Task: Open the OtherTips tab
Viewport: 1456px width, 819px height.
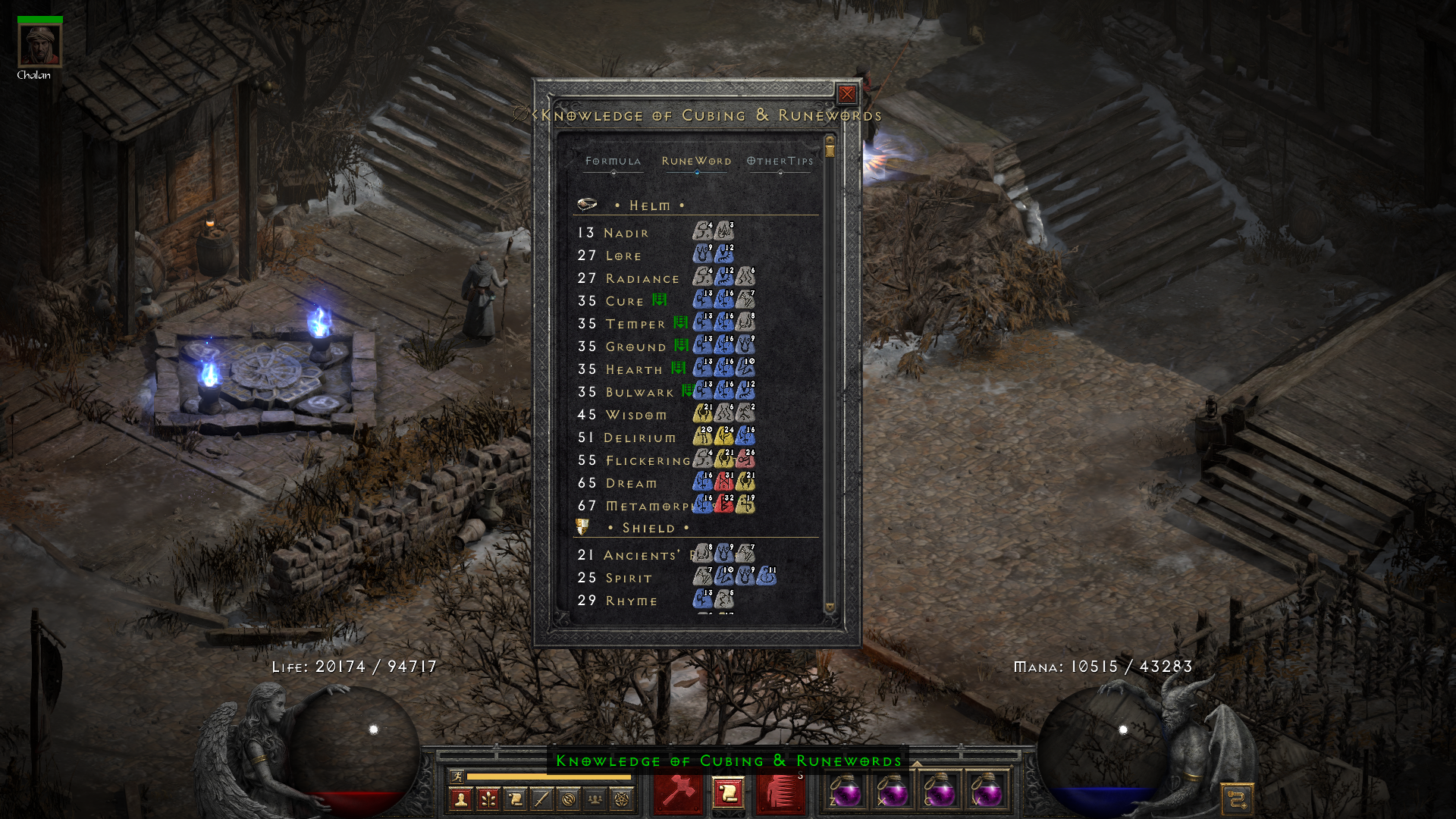Action: (780, 161)
